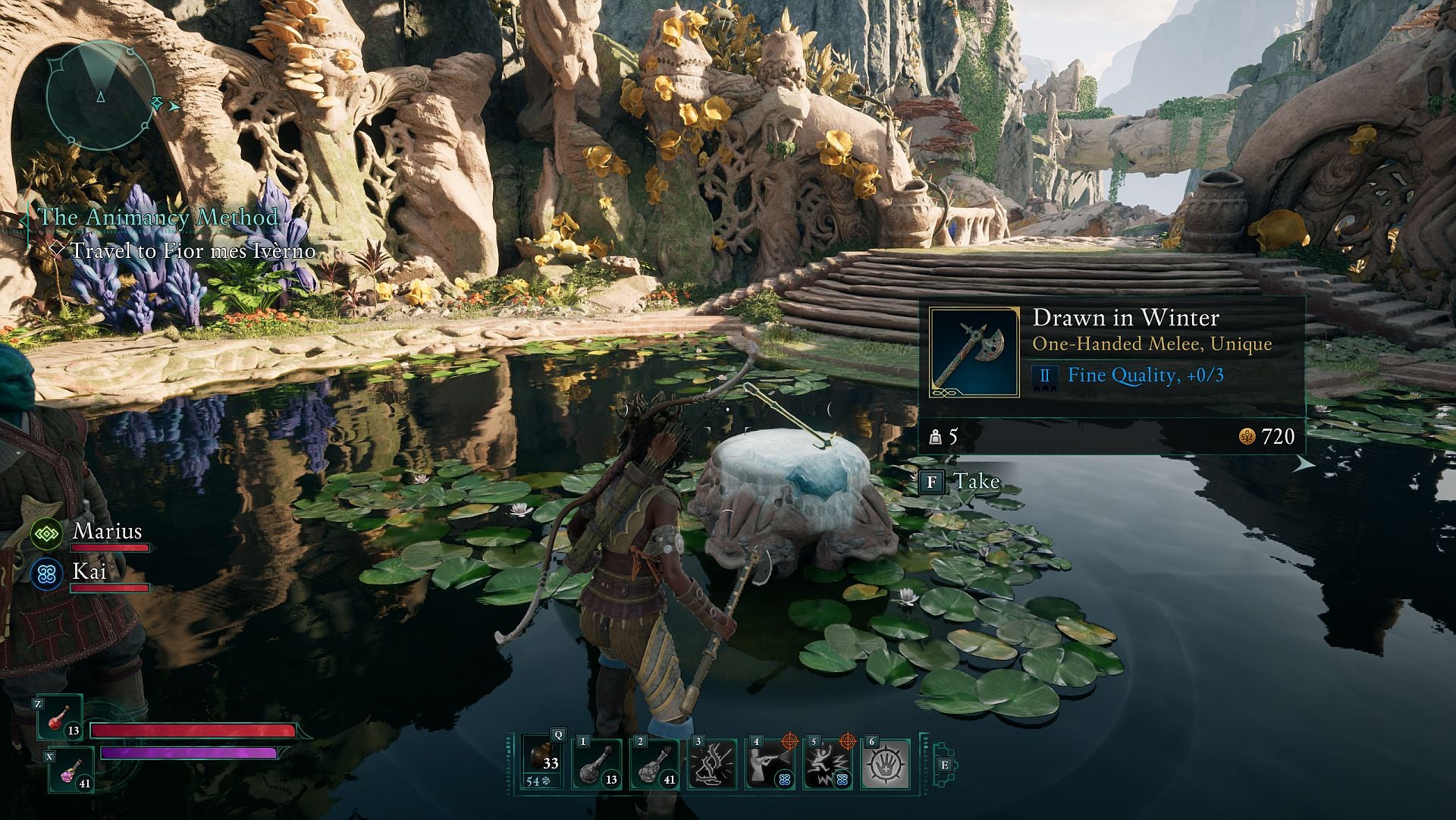Click the grey flask in hotbar slot 2
1456x820 pixels.
[654, 764]
